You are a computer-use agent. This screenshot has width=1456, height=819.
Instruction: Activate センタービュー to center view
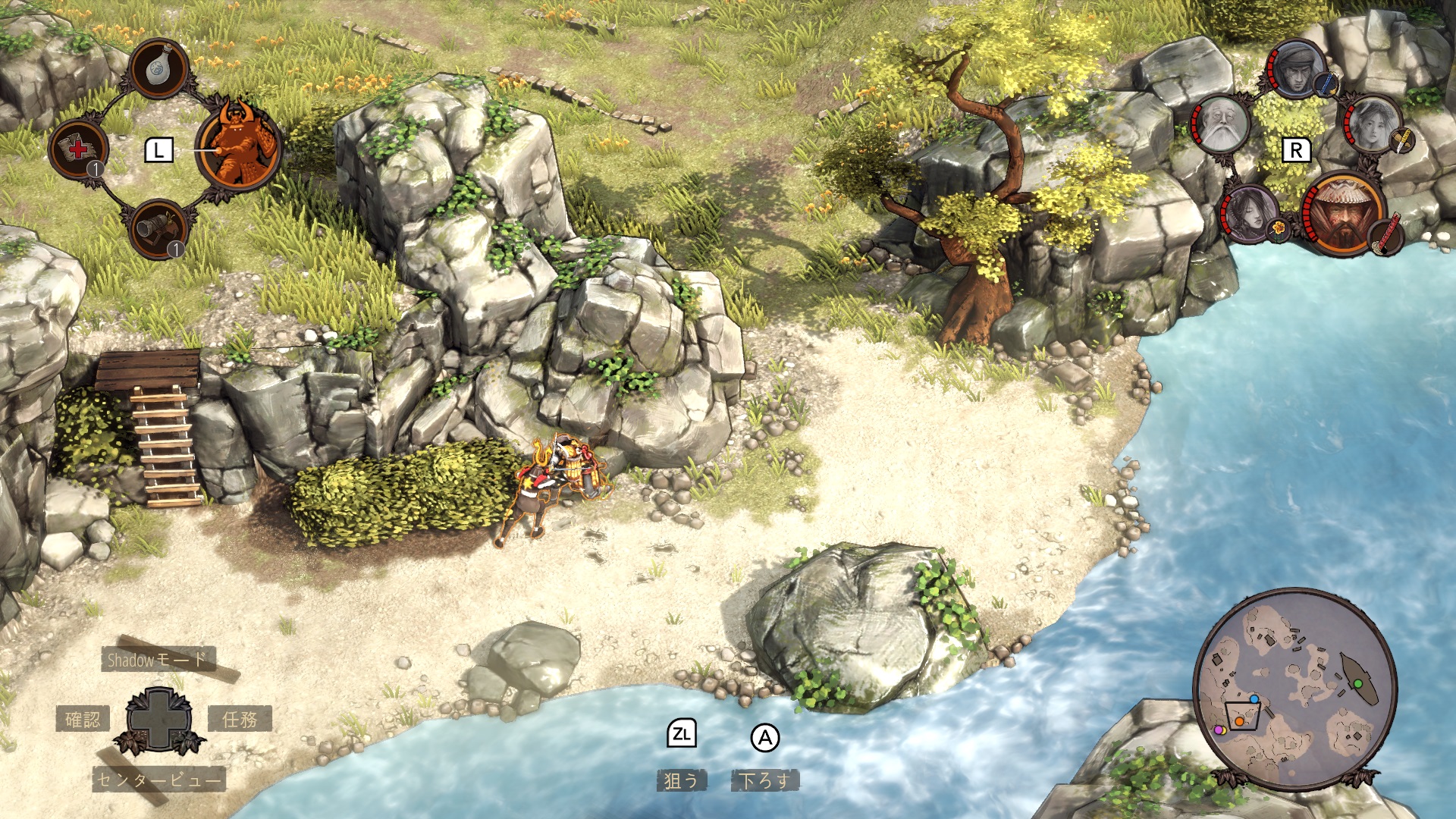tap(159, 779)
